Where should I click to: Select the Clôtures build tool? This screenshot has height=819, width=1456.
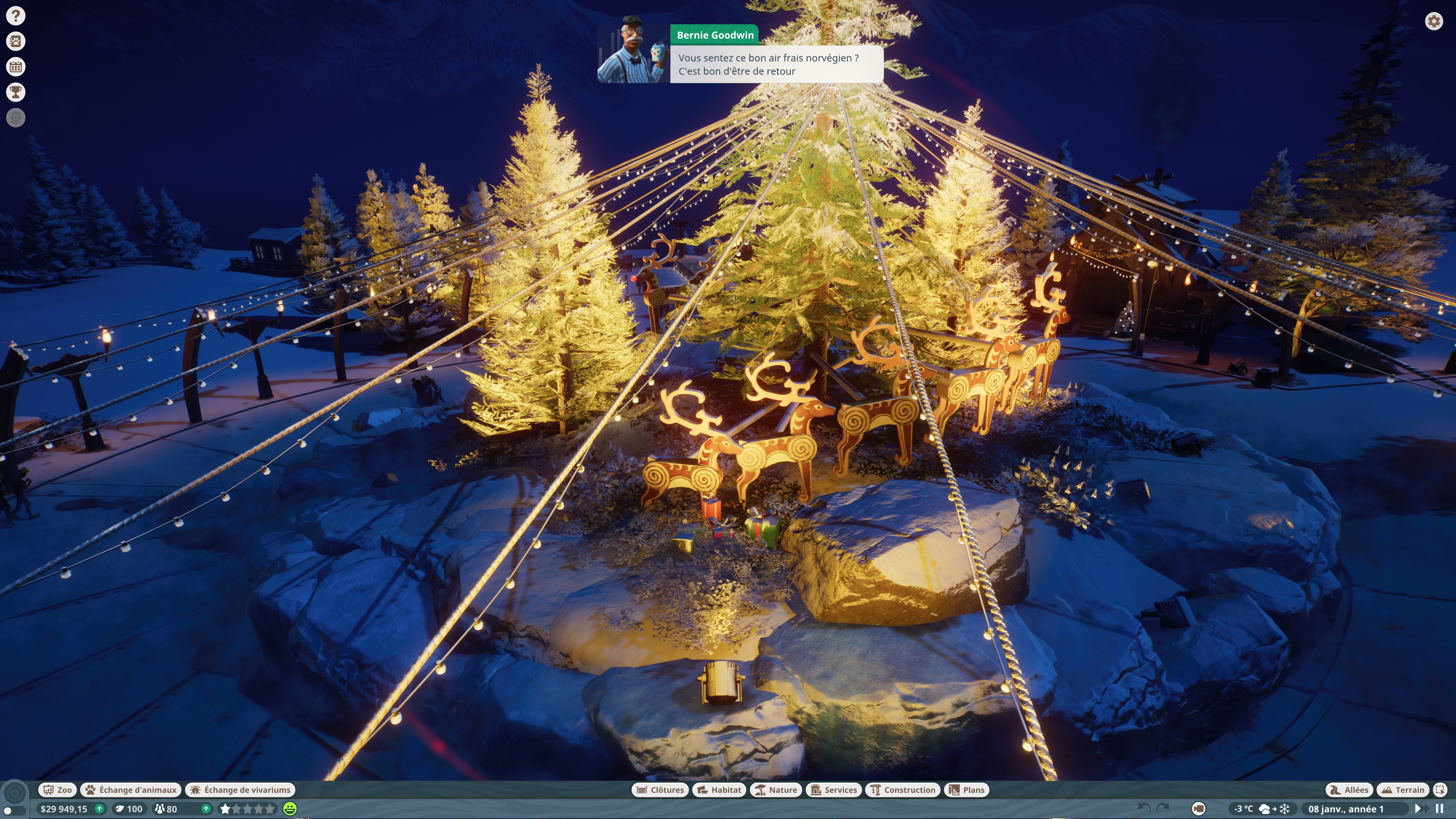click(x=660, y=789)
